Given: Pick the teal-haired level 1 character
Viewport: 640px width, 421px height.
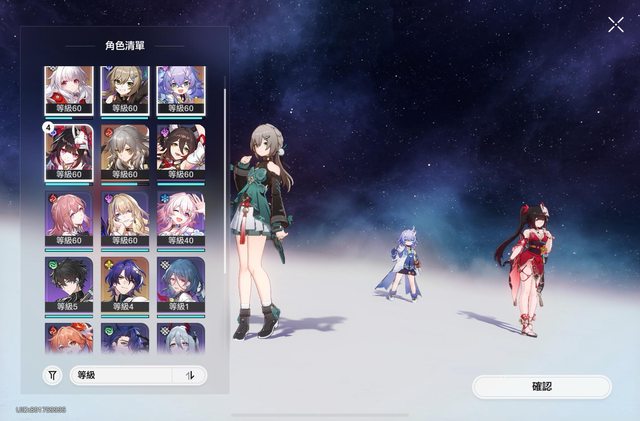Looking at the screenshot, I should (x=181, y=285).
